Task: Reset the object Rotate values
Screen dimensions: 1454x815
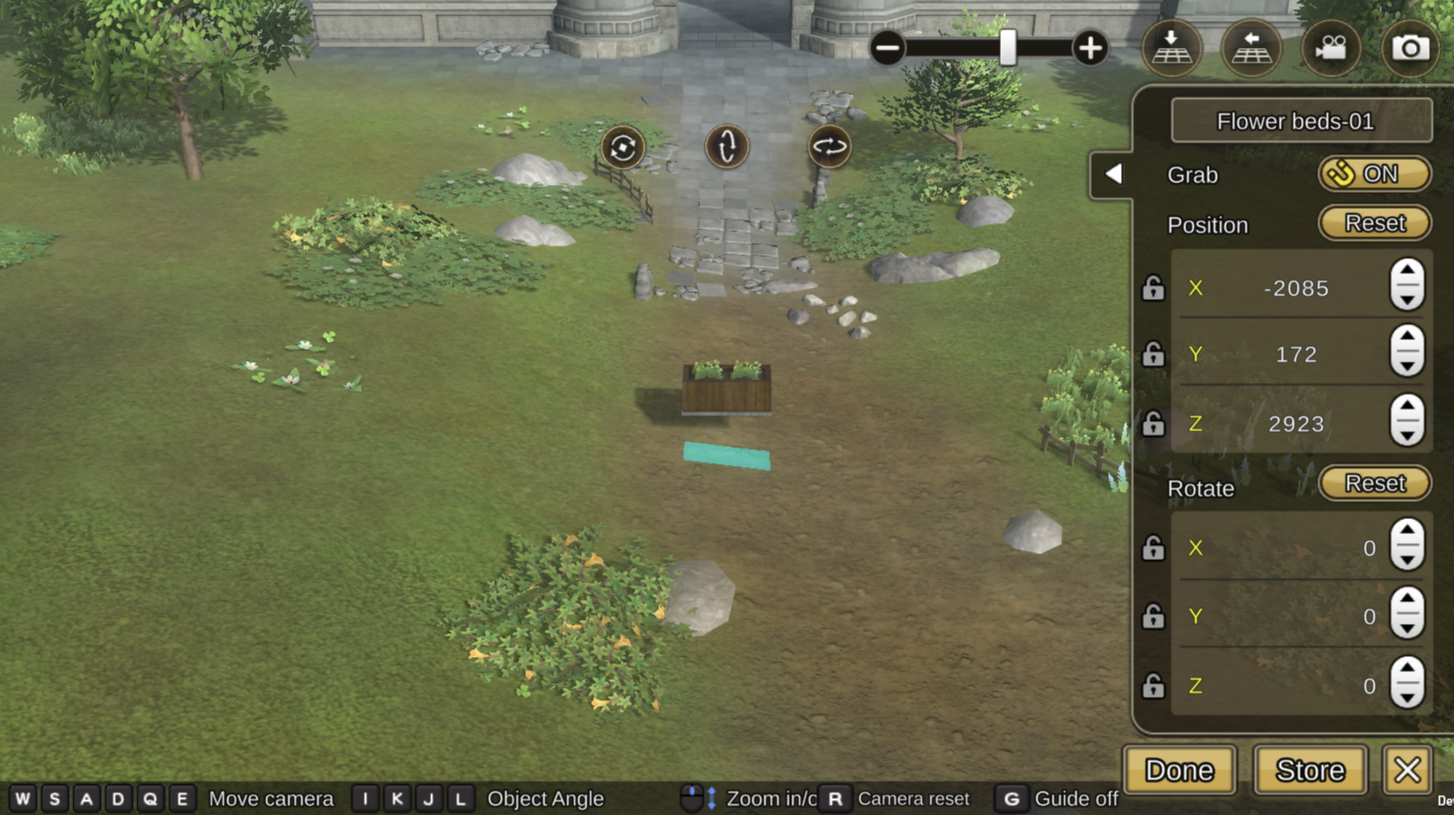Action: point(1374,483)
